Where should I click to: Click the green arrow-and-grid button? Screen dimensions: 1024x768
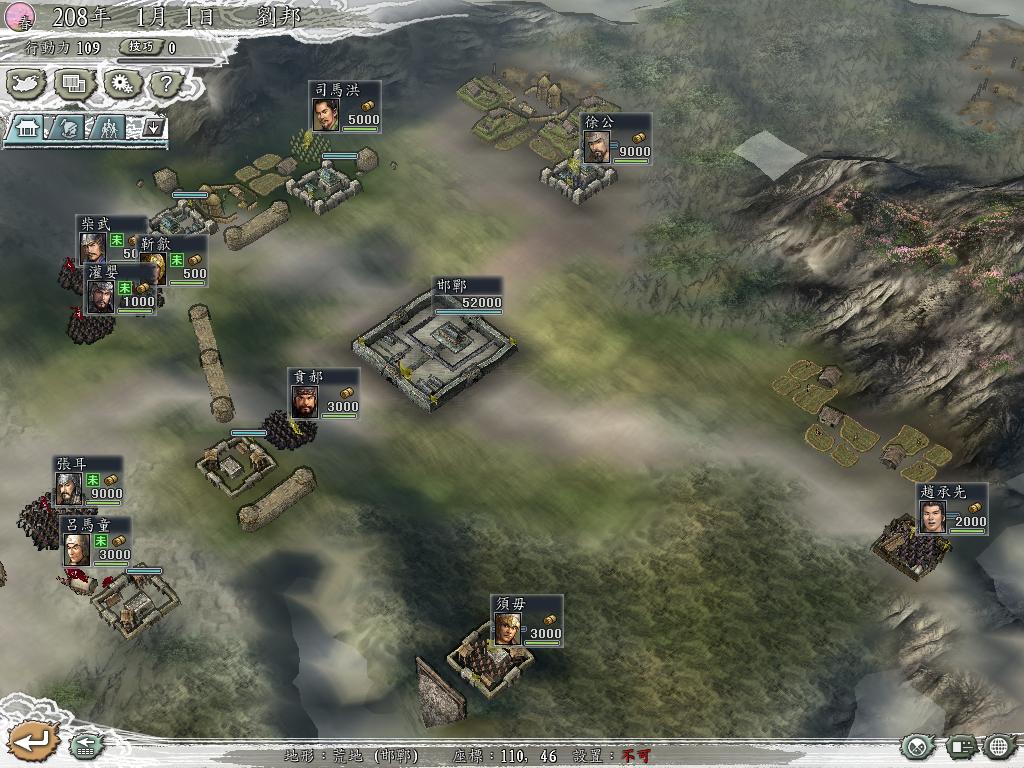click(x=85, y=746)
